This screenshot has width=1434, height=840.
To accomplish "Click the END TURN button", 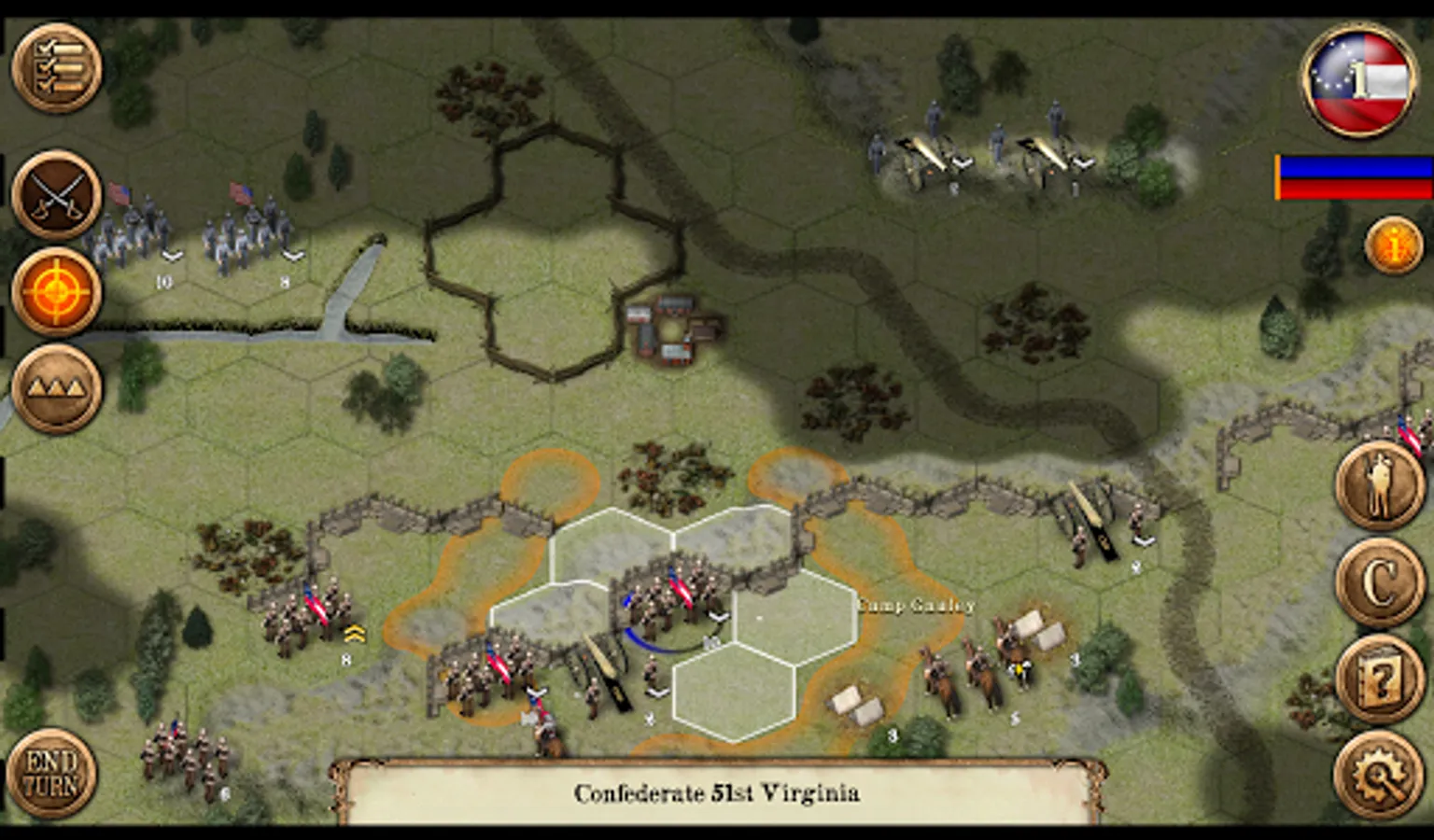I will [x=52, y=774].
